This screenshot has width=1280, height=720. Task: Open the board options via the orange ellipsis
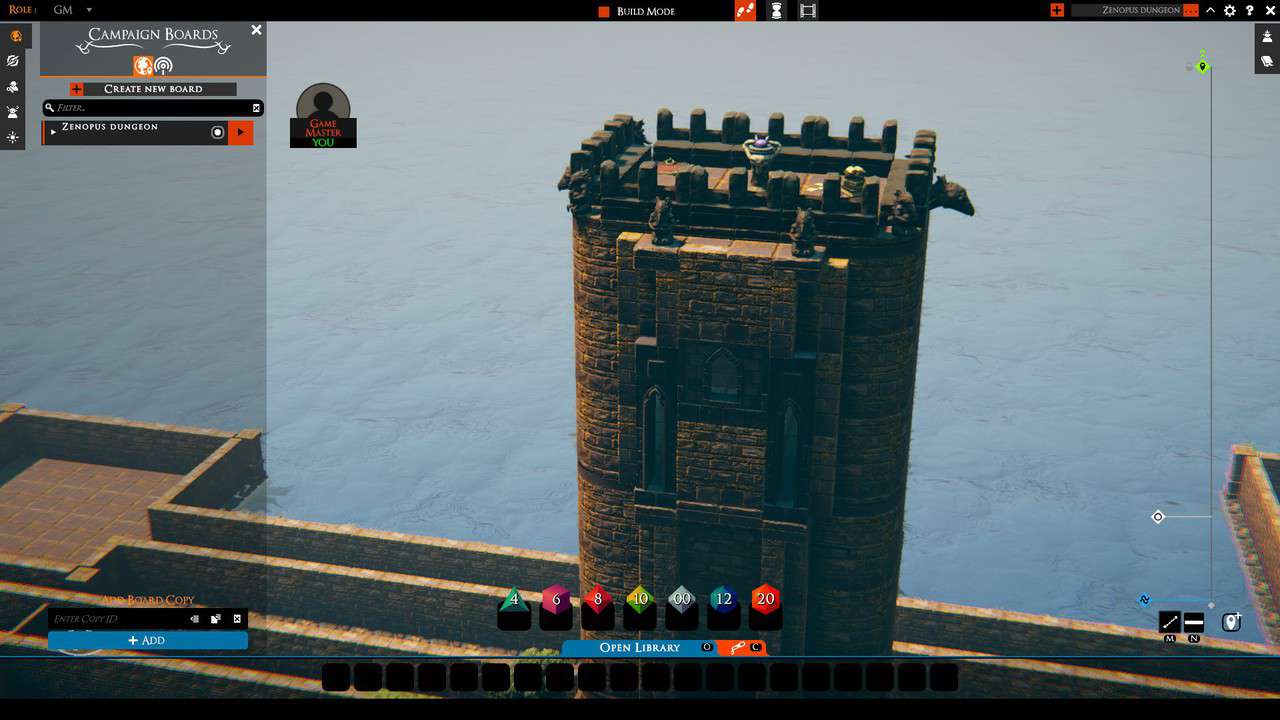(1190, 11)
